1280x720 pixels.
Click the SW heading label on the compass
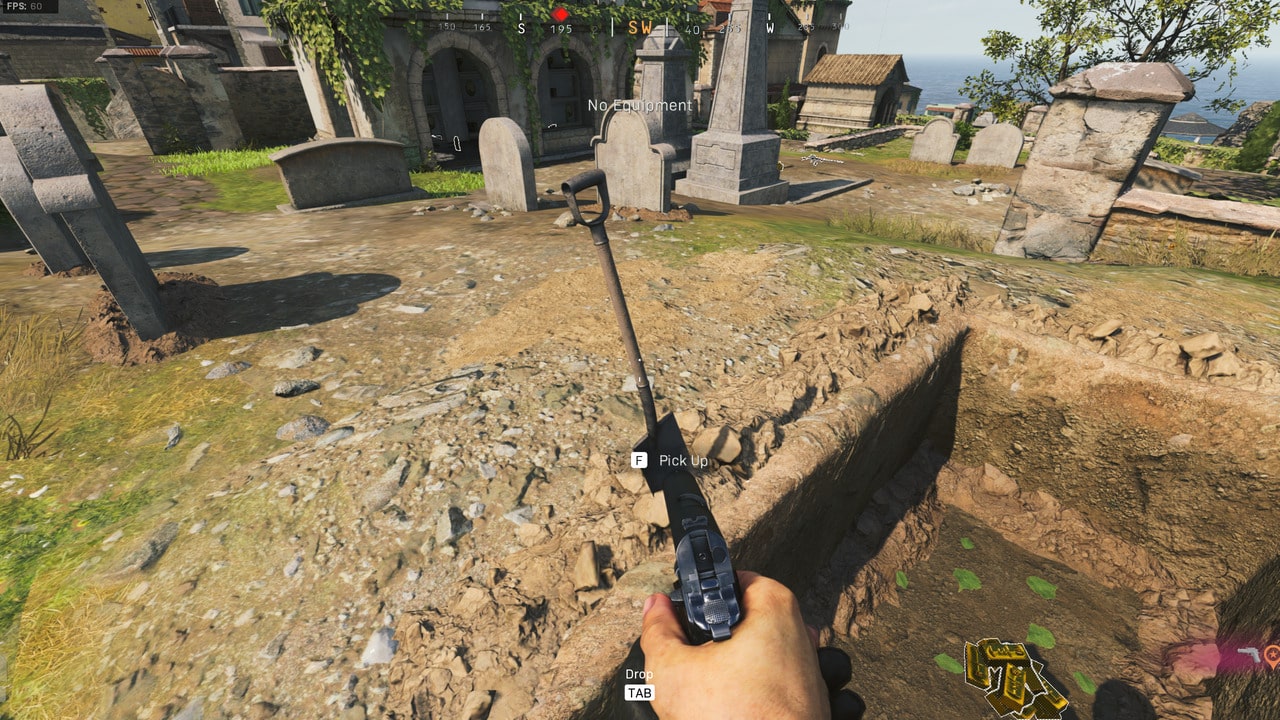[x=640, y=26]
